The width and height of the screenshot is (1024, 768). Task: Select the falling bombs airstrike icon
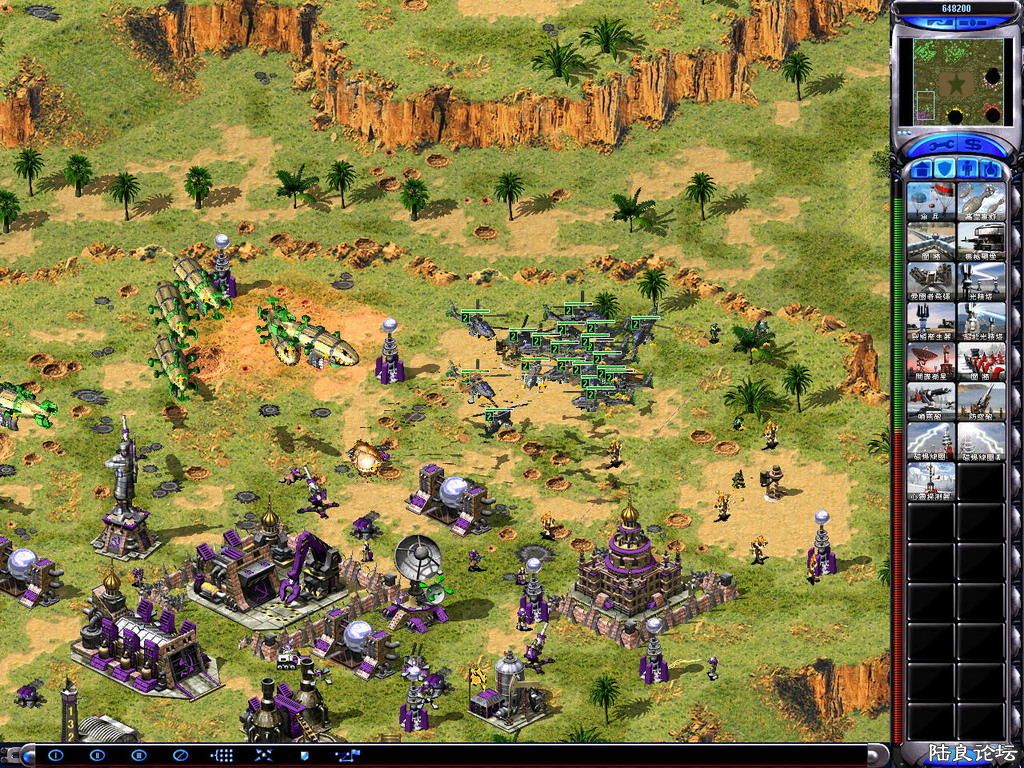981,200
